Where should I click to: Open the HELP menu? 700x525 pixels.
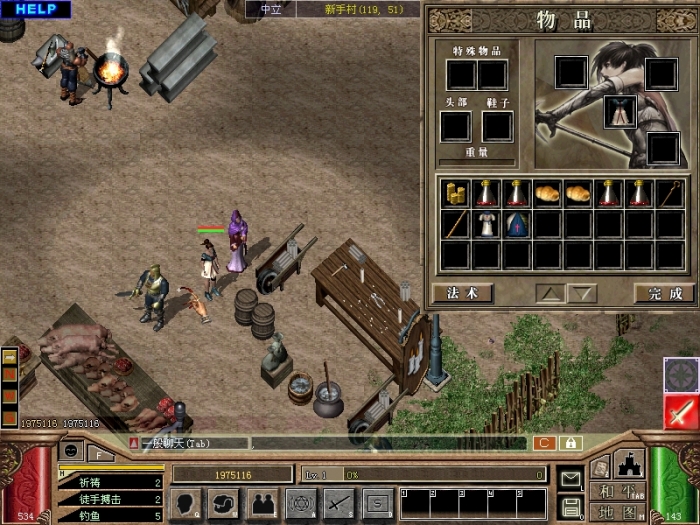click(35, 9)
